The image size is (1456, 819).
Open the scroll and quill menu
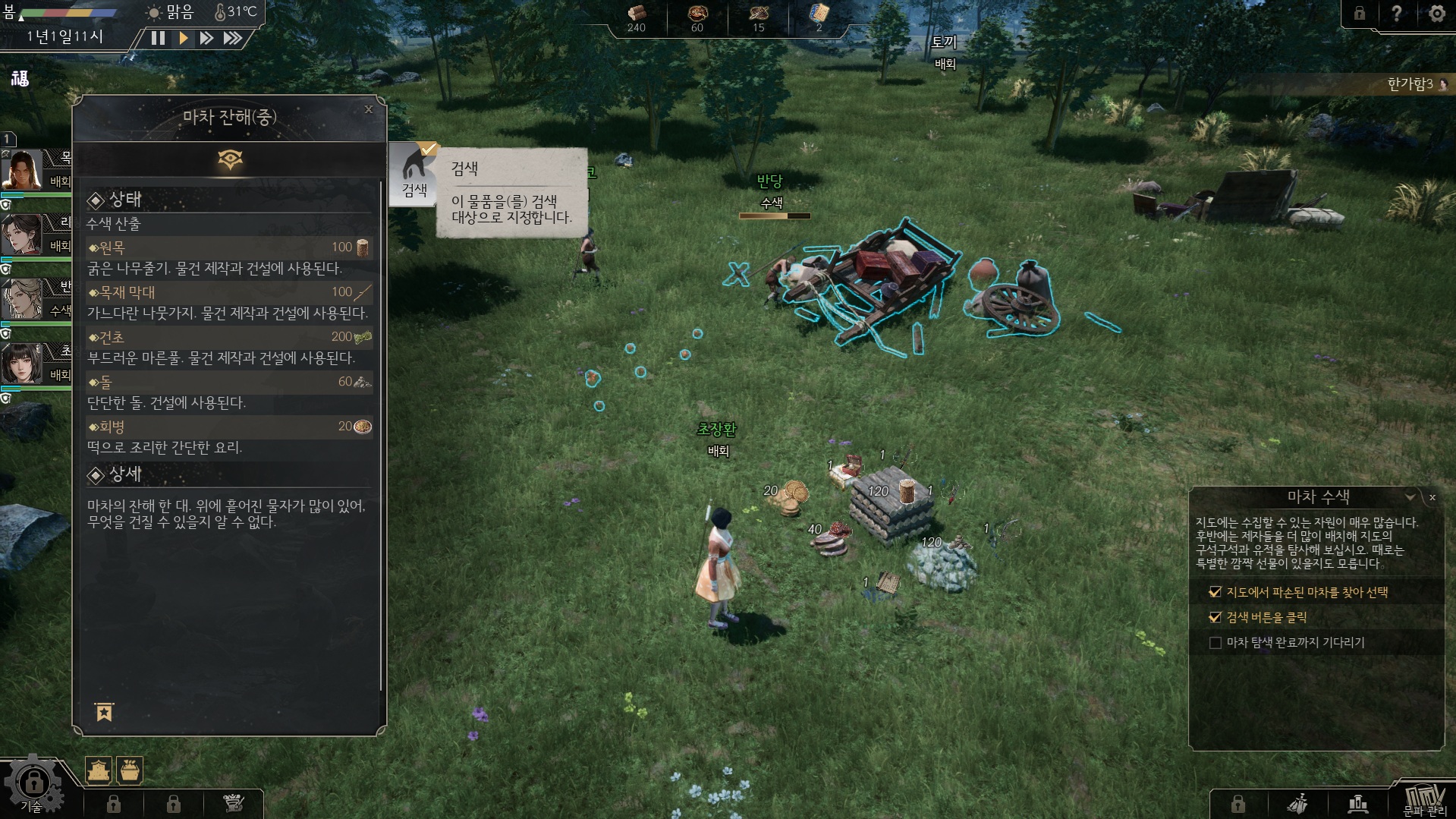234,803
